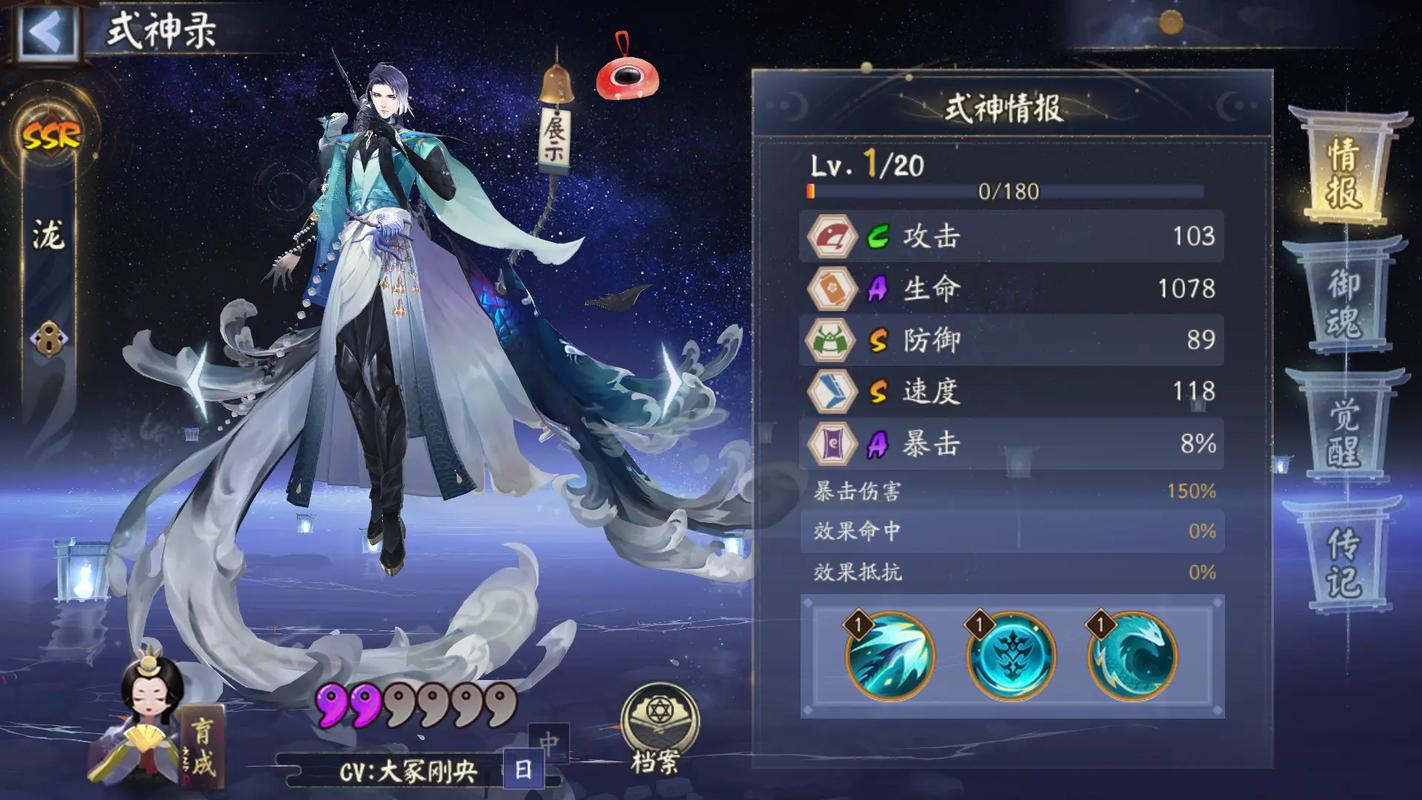Switch voice language to 日
Screen dimensions: 1422x800
[x=522, y=771]
